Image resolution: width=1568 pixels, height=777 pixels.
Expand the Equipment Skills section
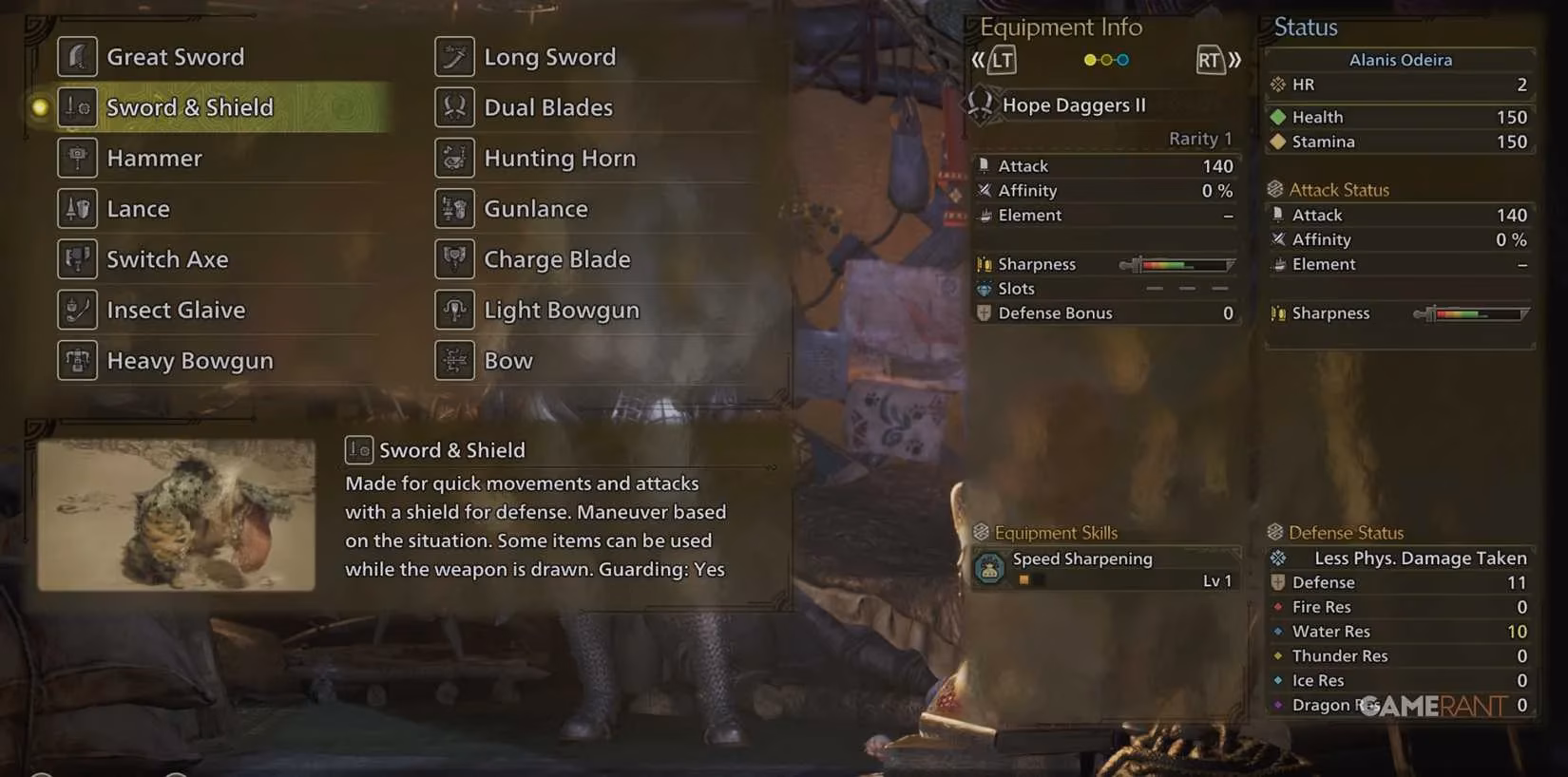[x=1055, y=532]
